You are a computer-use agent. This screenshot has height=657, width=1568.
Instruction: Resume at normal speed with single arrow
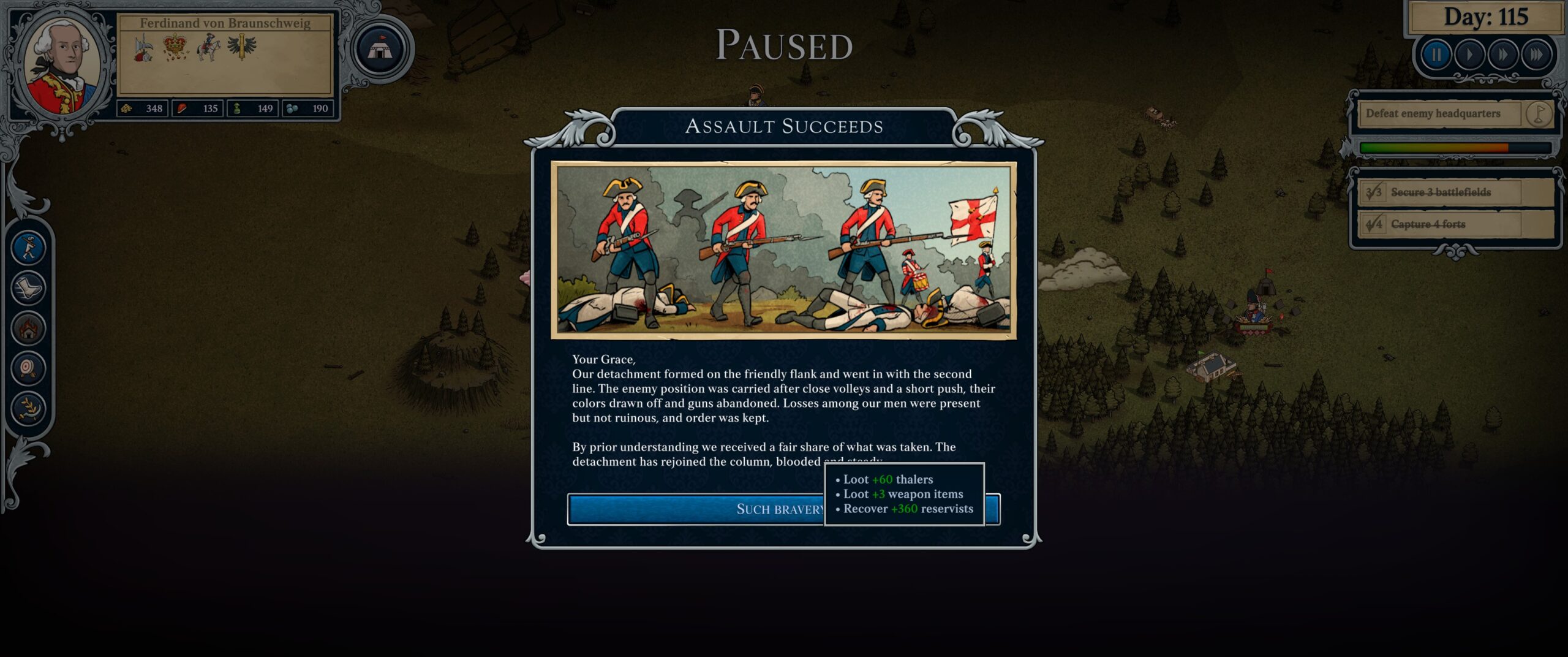tap(1469, 55)
